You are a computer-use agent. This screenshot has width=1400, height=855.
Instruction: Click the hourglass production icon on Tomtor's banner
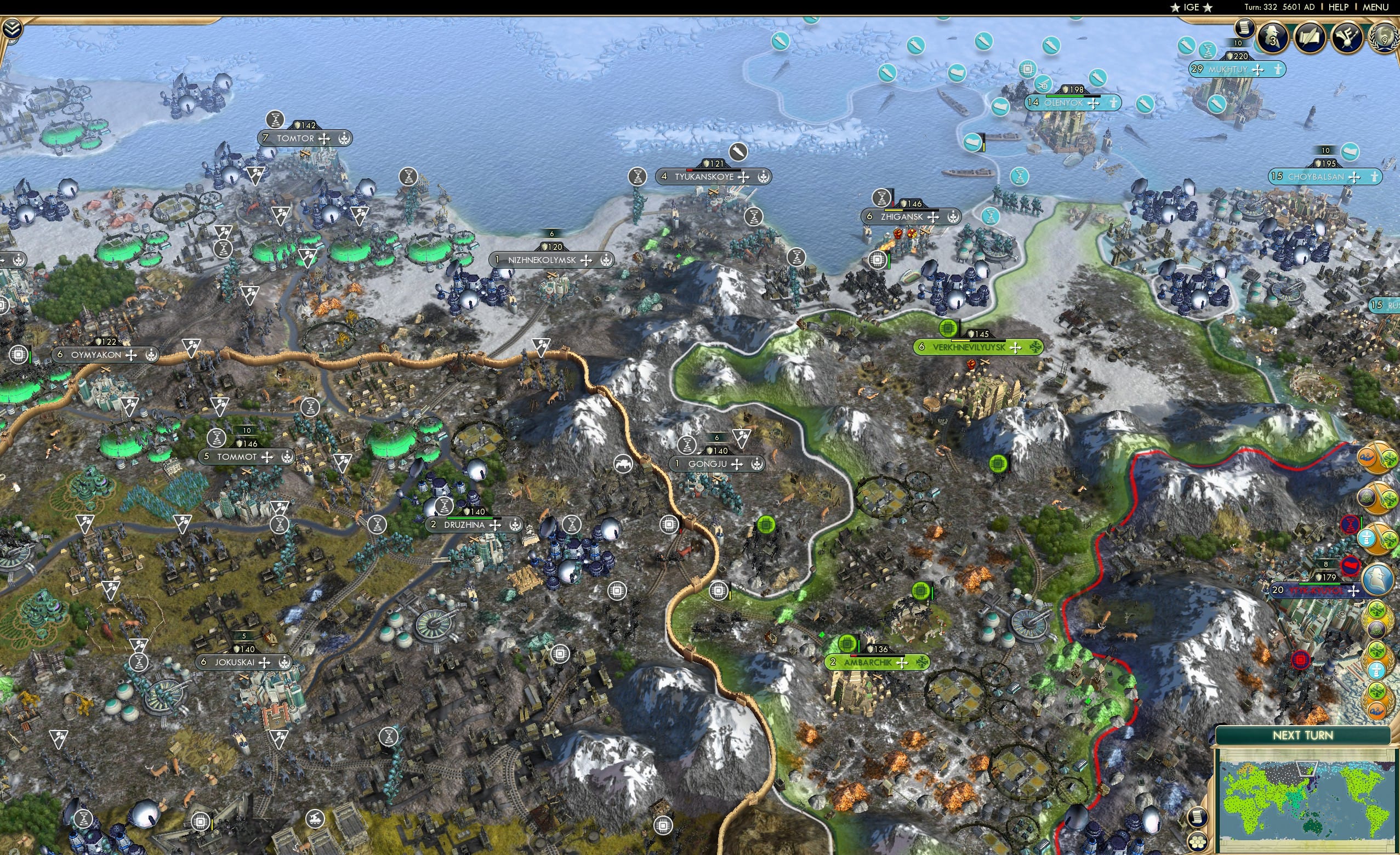tap(275, 121)
